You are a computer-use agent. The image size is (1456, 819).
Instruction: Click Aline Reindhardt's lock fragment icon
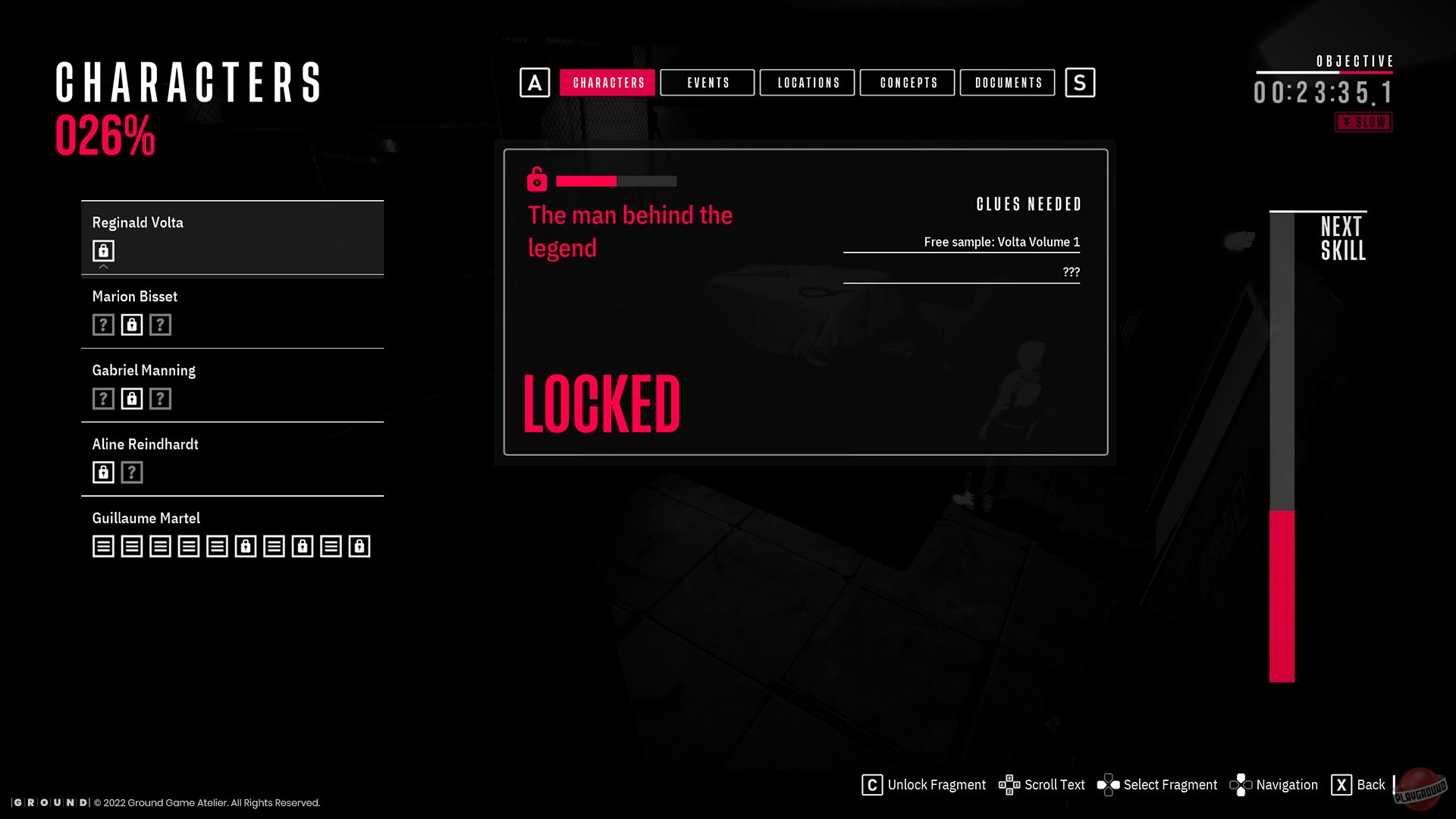103,472
